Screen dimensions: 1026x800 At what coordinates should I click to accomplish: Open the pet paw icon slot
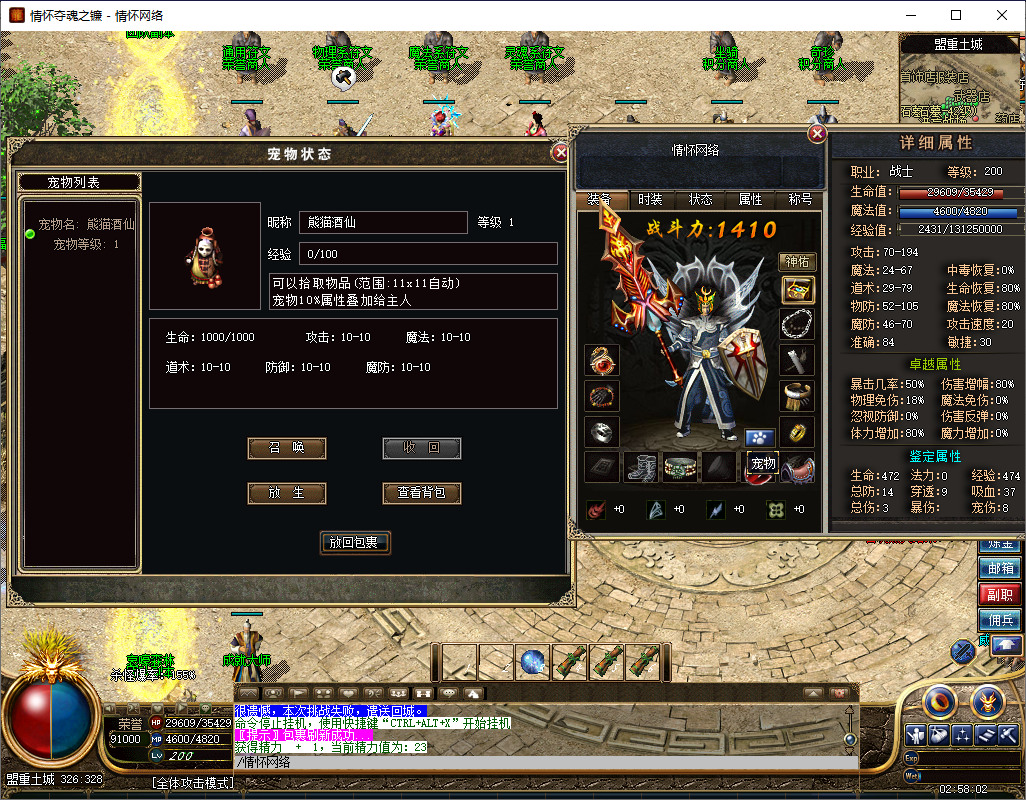759,437
